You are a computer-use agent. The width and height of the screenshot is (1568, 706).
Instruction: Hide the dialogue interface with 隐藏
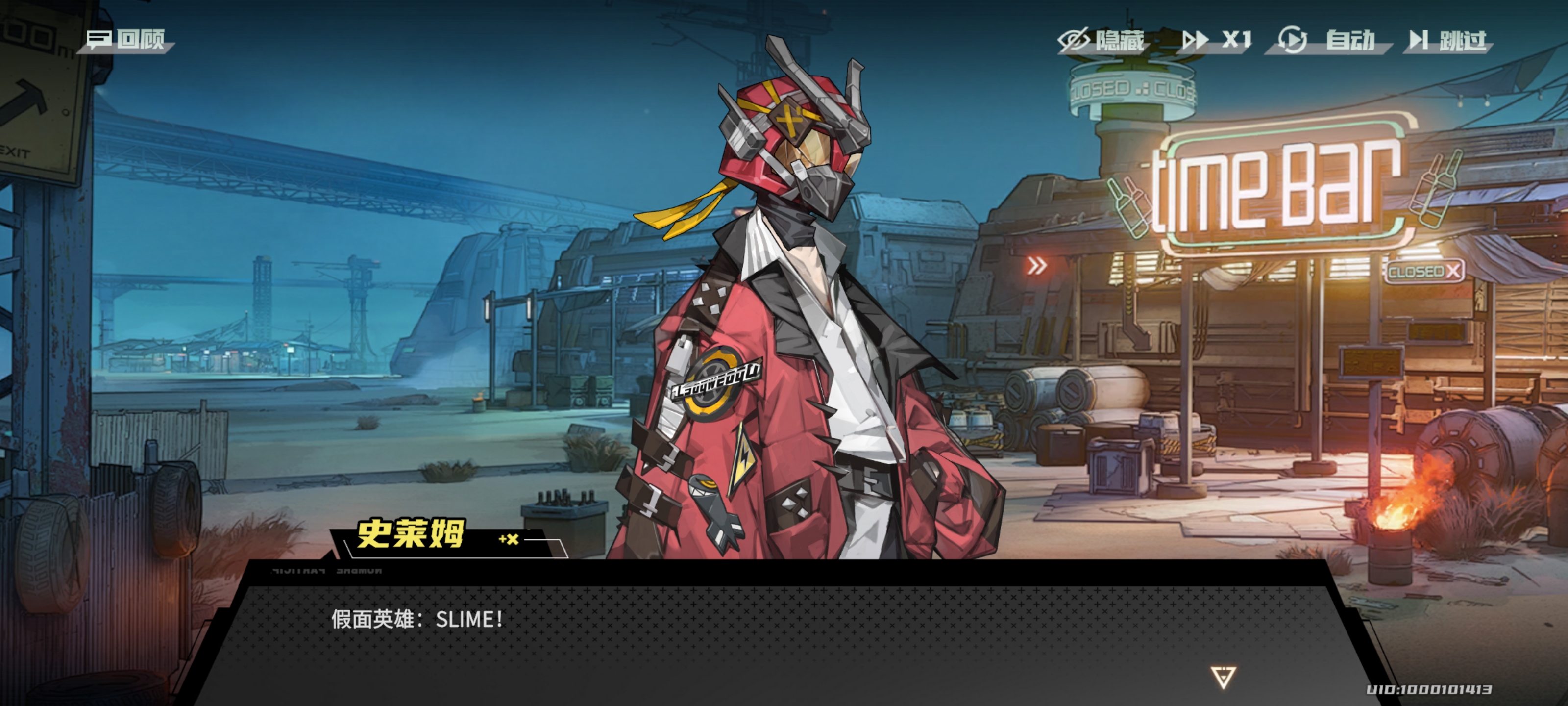pos(1102,41)
